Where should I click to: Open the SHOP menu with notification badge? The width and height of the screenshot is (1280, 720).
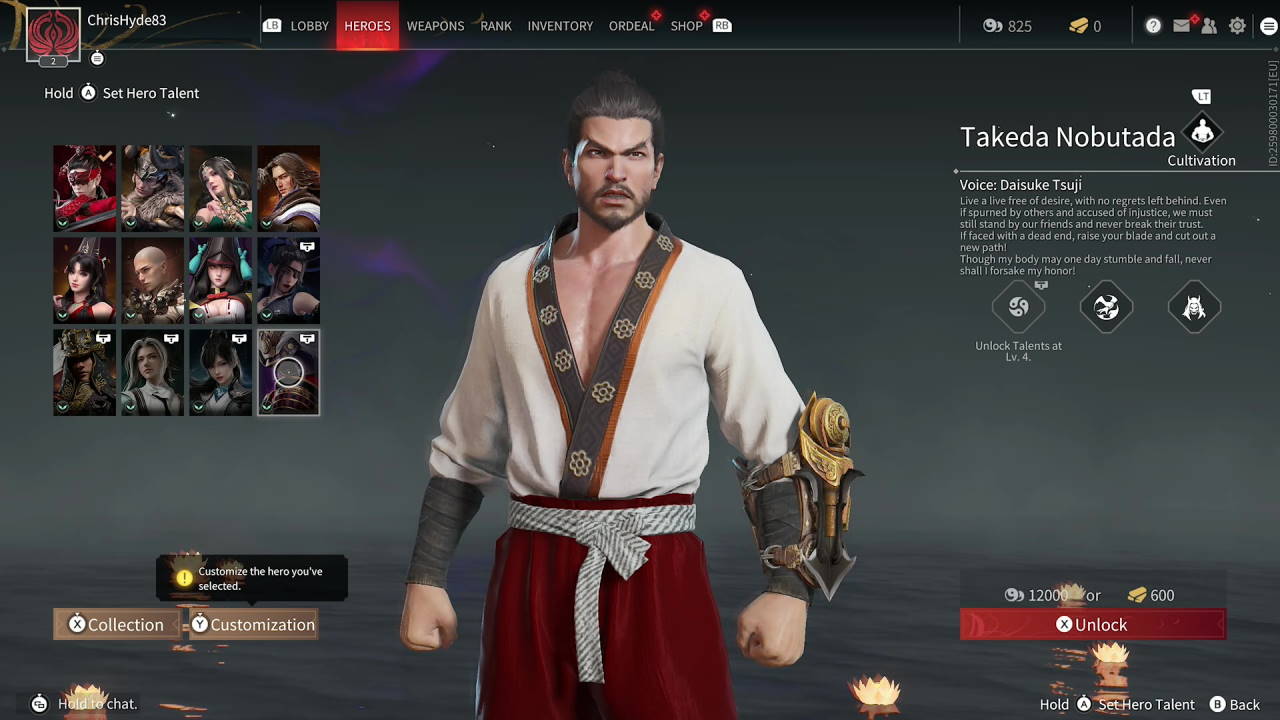[x=687, y=26]
